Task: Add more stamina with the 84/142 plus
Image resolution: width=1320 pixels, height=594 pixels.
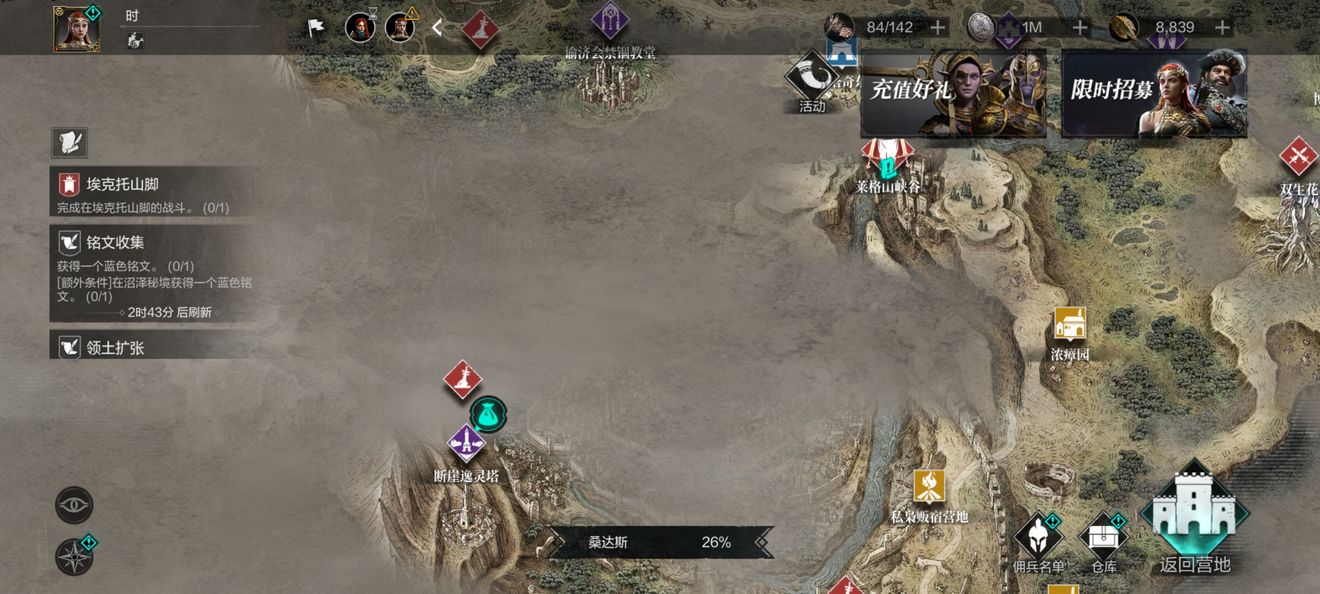Action: (x=937, y=27)
